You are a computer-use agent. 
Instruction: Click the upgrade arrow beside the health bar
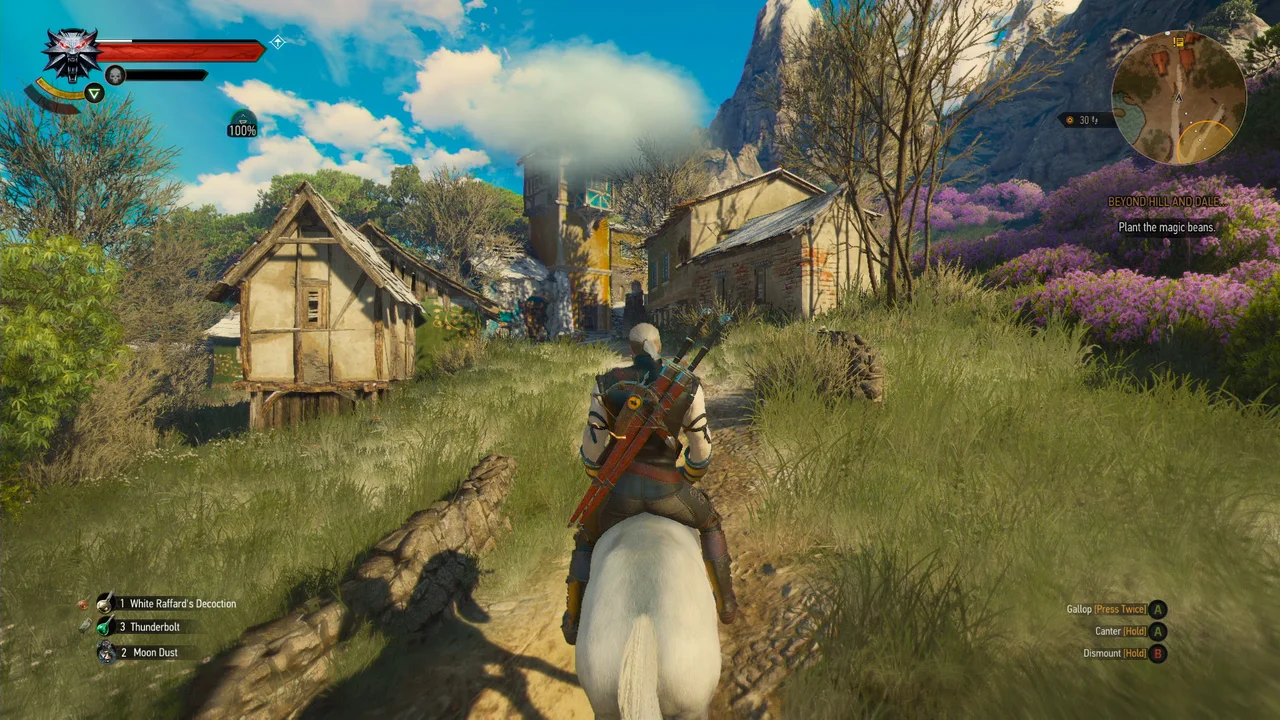(x=278, y=42)
